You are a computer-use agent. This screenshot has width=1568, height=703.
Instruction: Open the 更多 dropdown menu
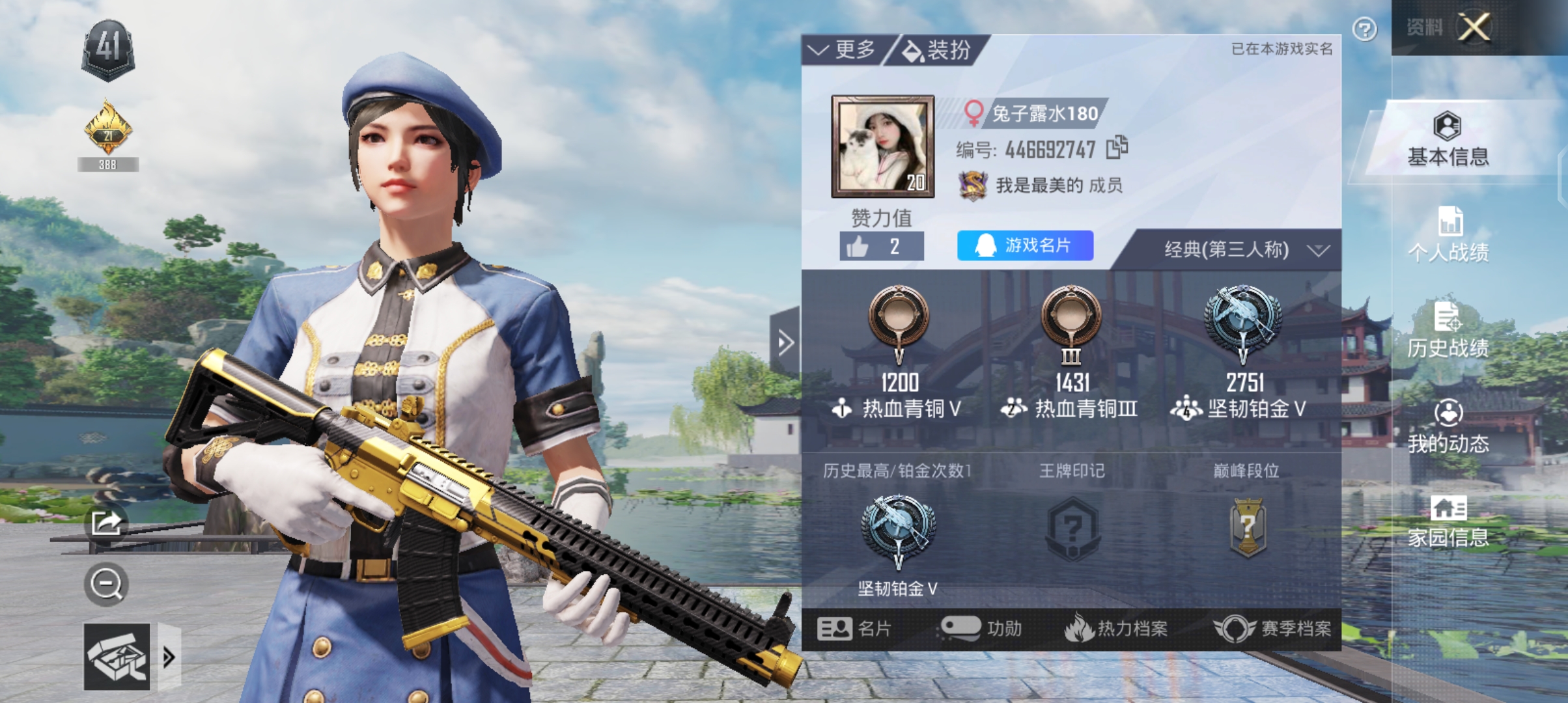[843, 49]
